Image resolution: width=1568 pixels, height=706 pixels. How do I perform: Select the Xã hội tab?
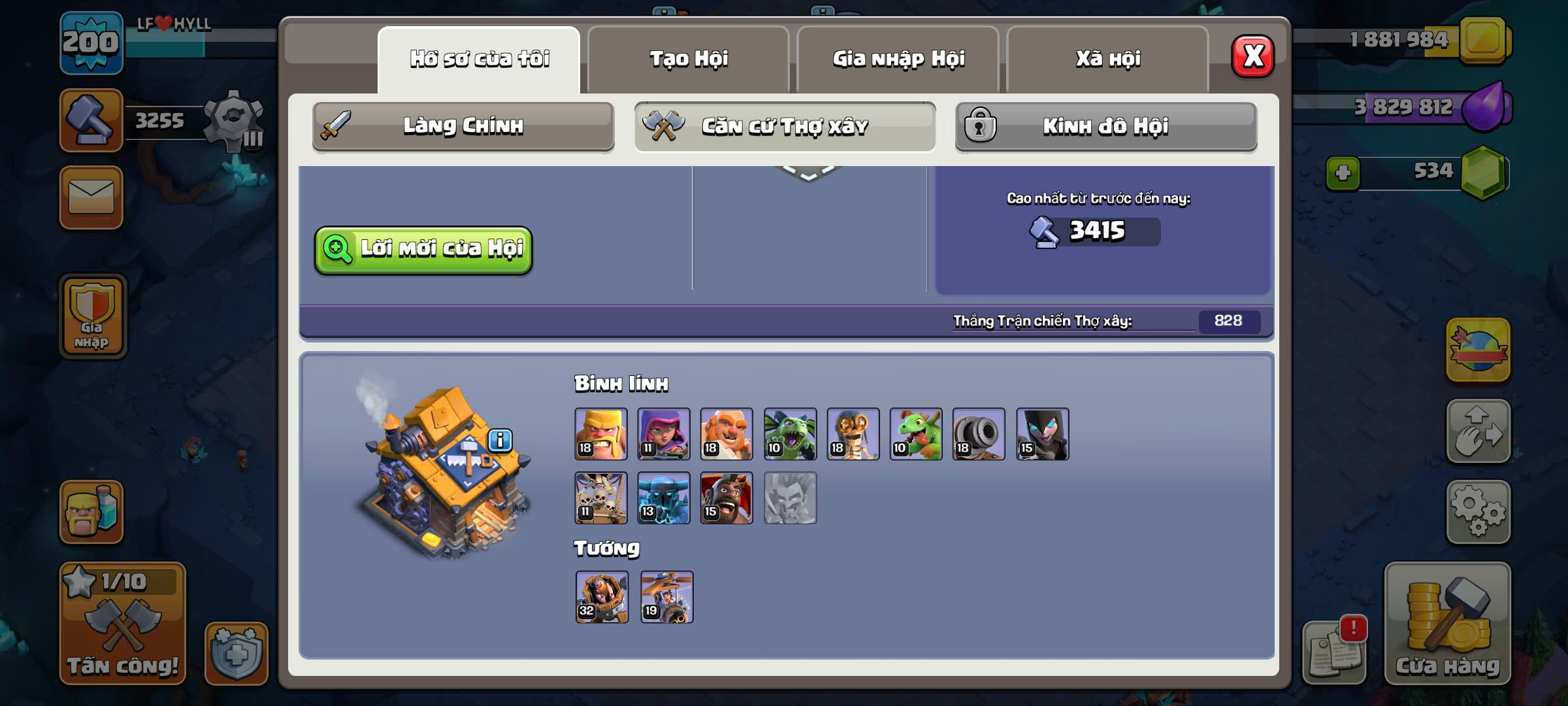coord(1108,59)
